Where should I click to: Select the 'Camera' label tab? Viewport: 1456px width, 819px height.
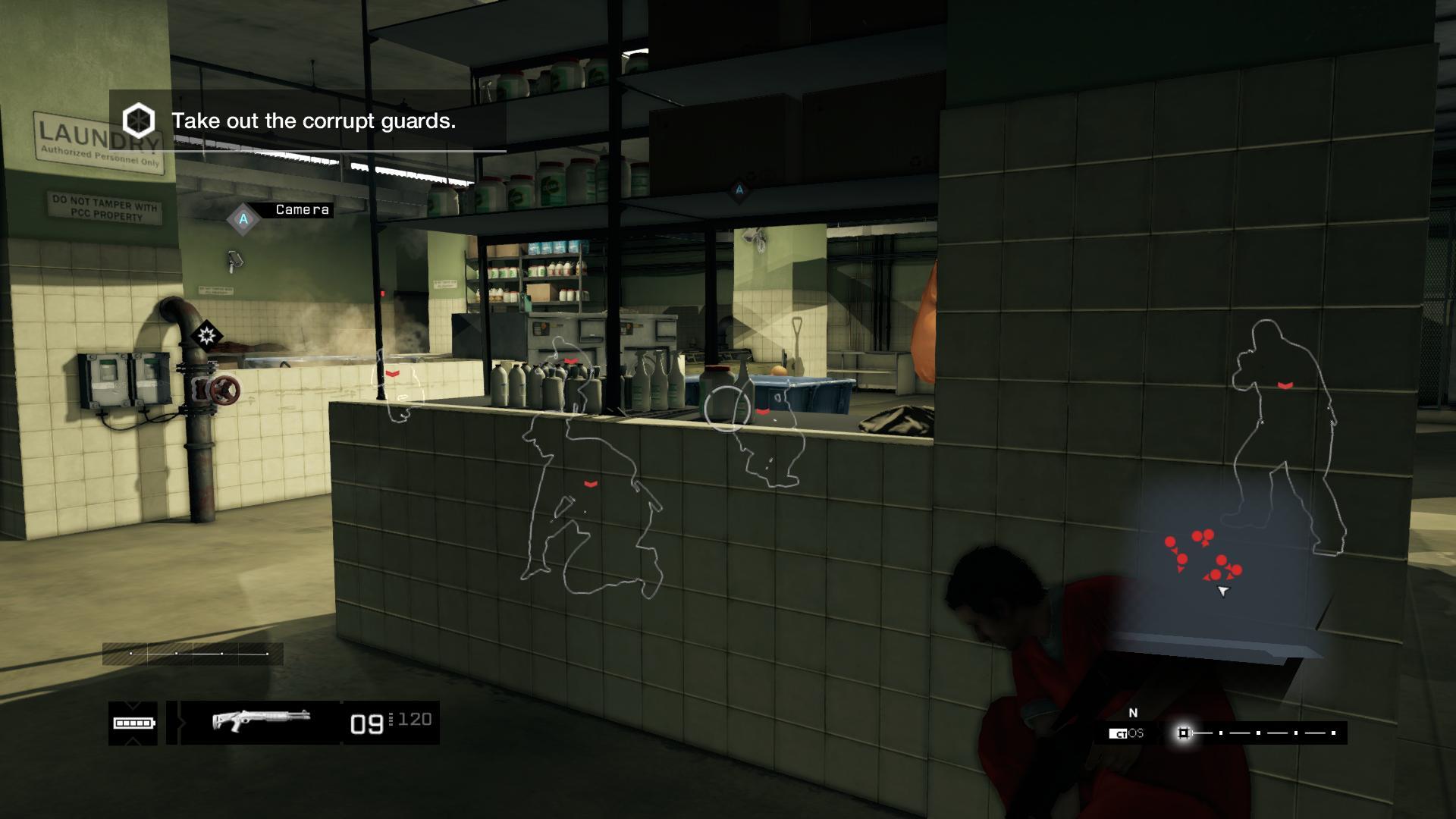[x=302, y=210]
